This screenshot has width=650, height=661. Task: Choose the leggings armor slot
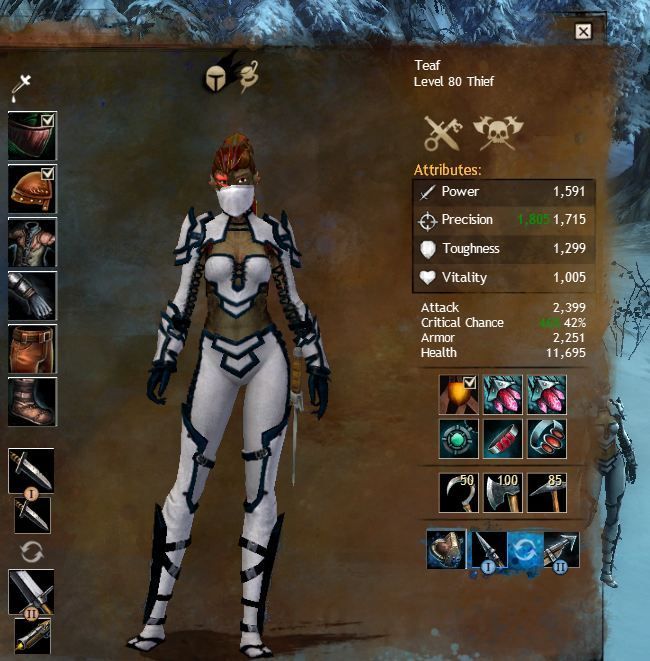coord(32,348)
